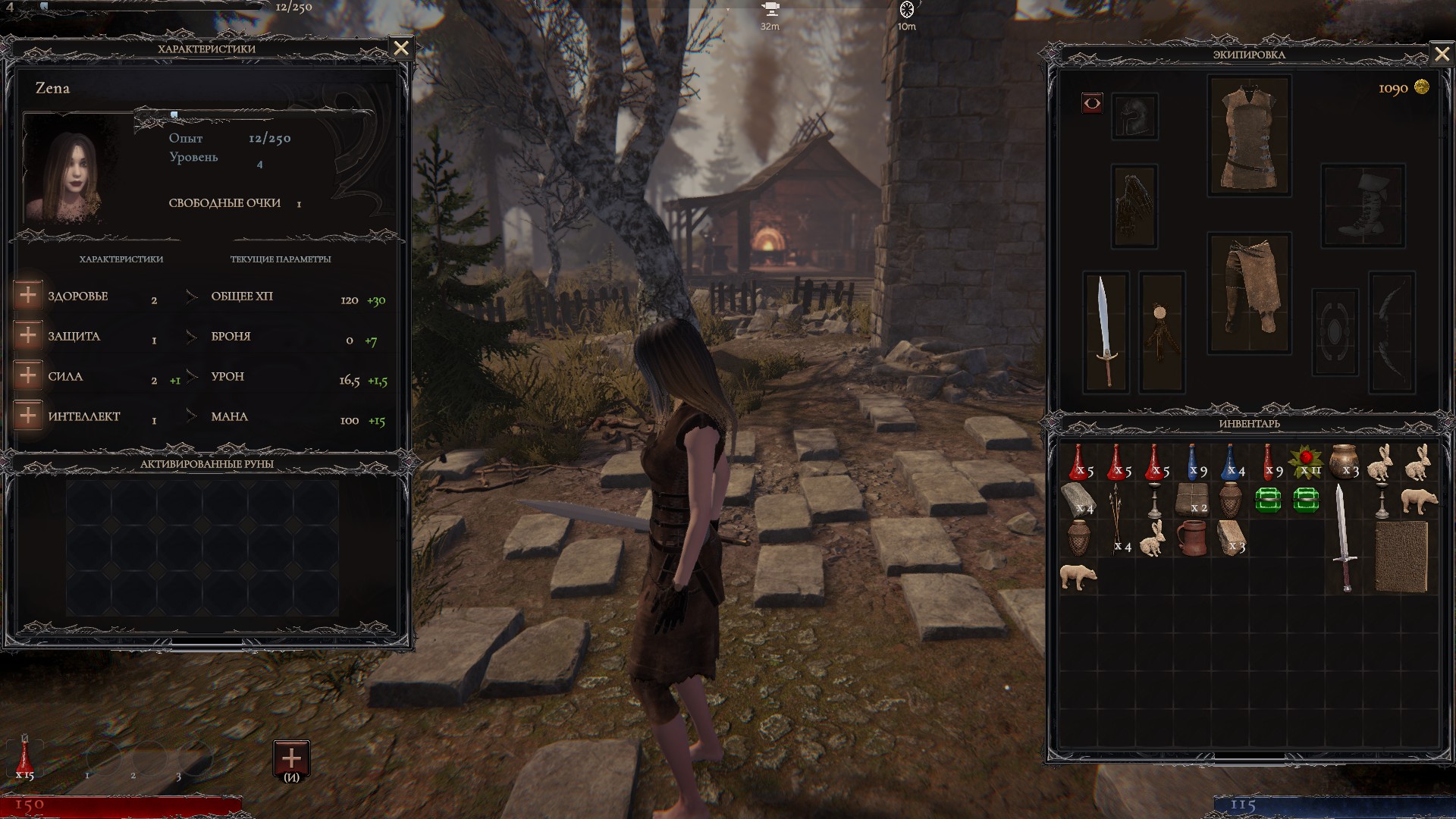
Task: Increase the Защита stat
Action: coord(28,335)
